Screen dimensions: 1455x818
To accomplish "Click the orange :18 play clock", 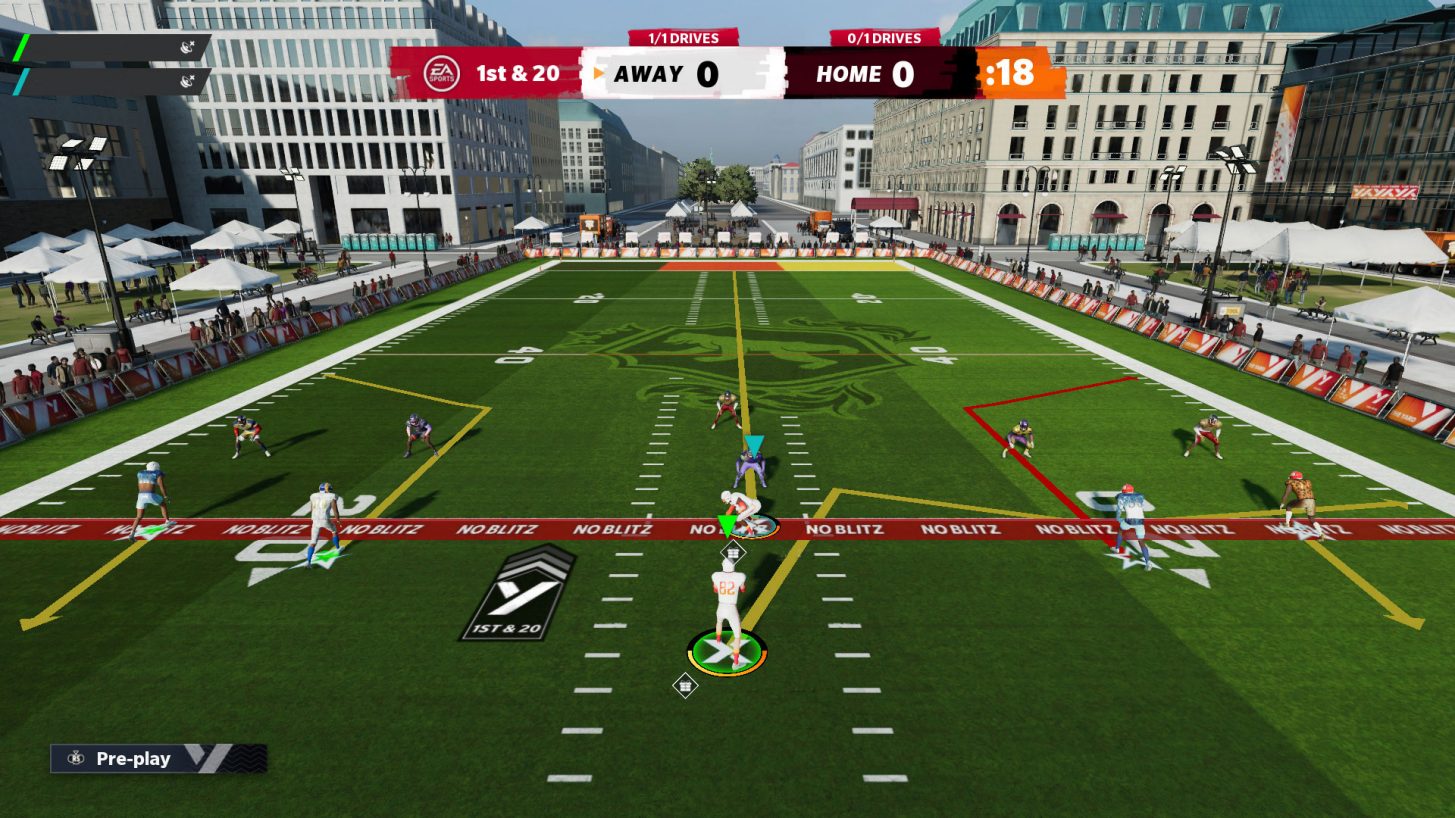I will 1010,73.
